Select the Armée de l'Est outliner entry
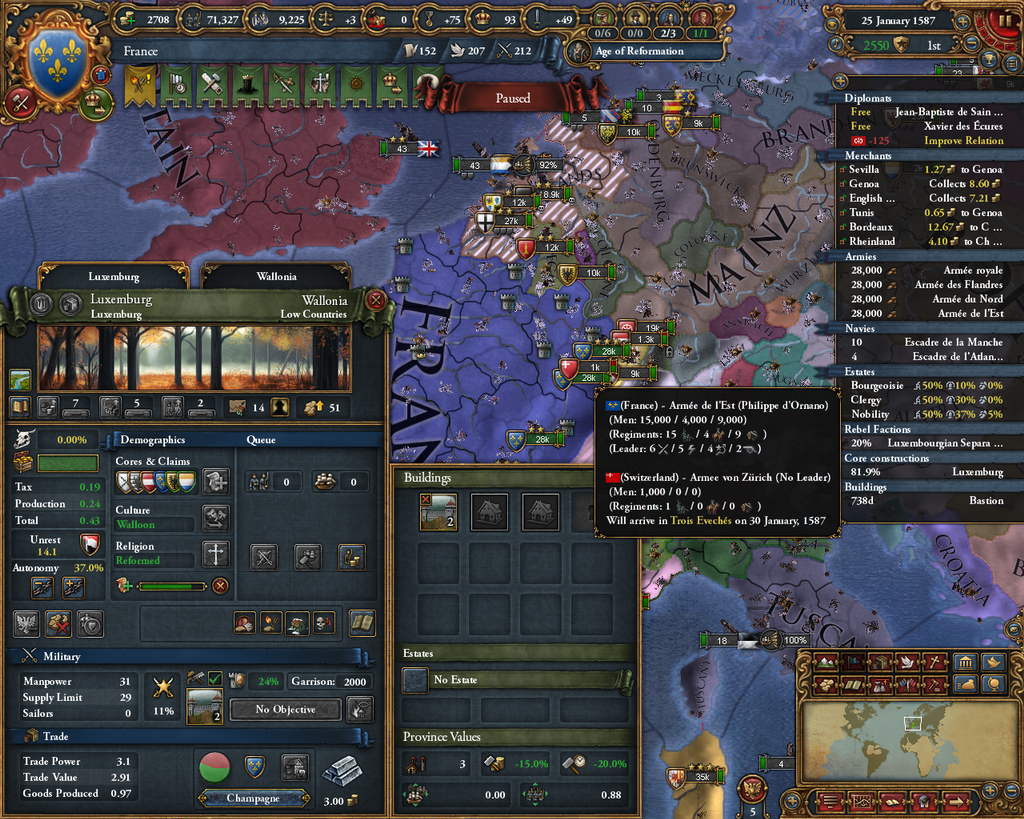The image size is (1024, 819). point(924,314)
